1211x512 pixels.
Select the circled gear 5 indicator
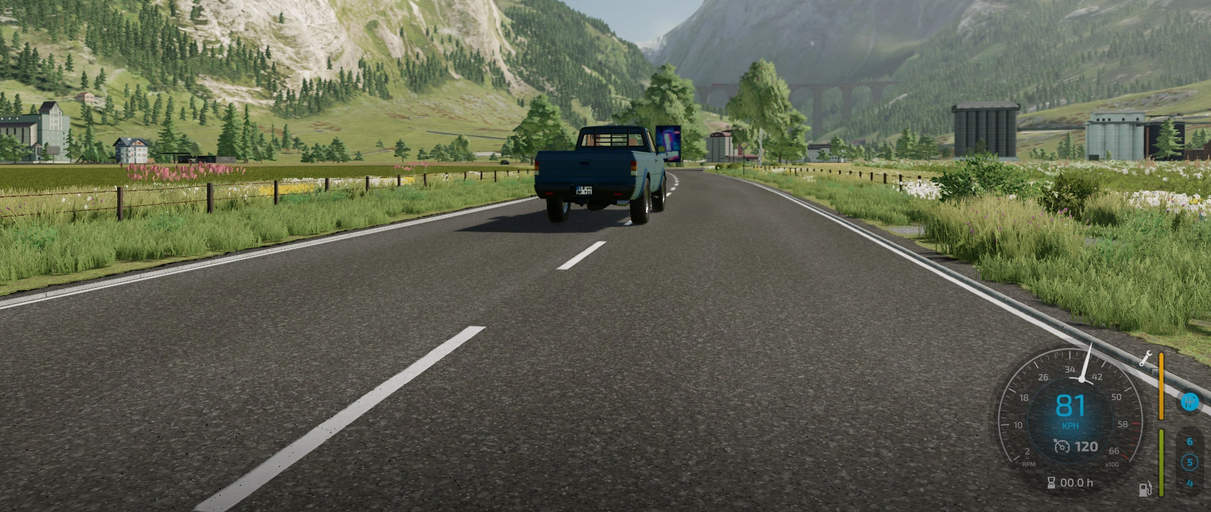point(1189,462)
